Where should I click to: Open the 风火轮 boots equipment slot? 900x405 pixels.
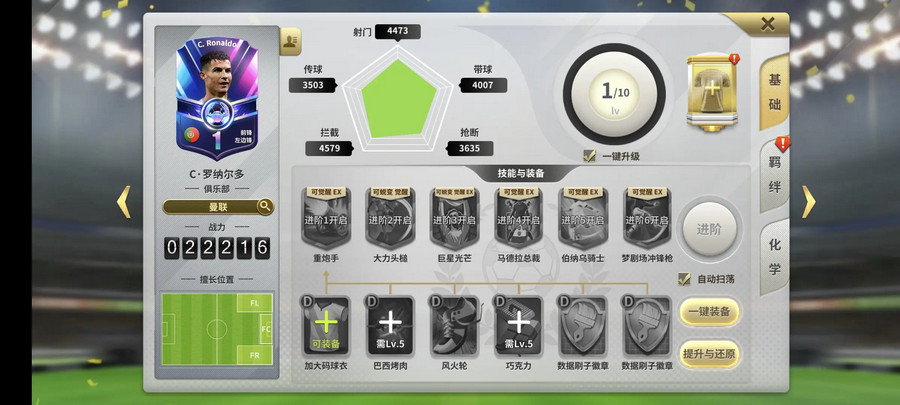point(455,325)
